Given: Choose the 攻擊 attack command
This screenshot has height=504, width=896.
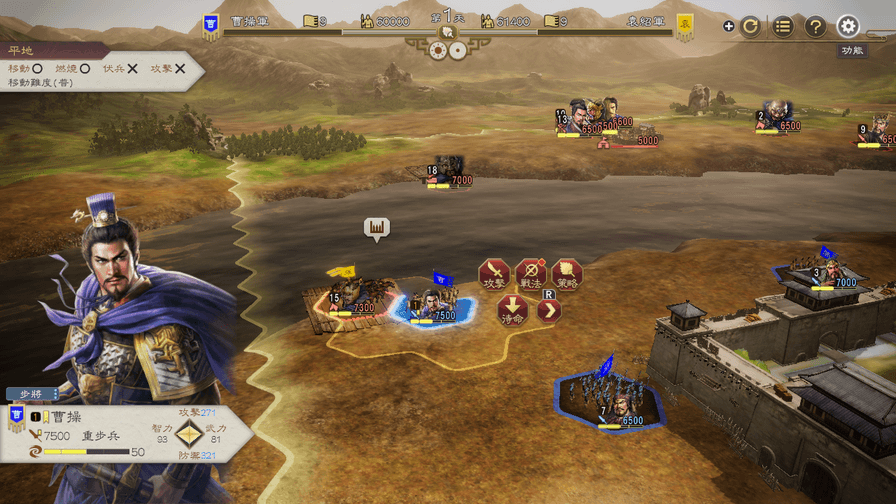Looking at the screenshot, I should (x=494, y=274).
